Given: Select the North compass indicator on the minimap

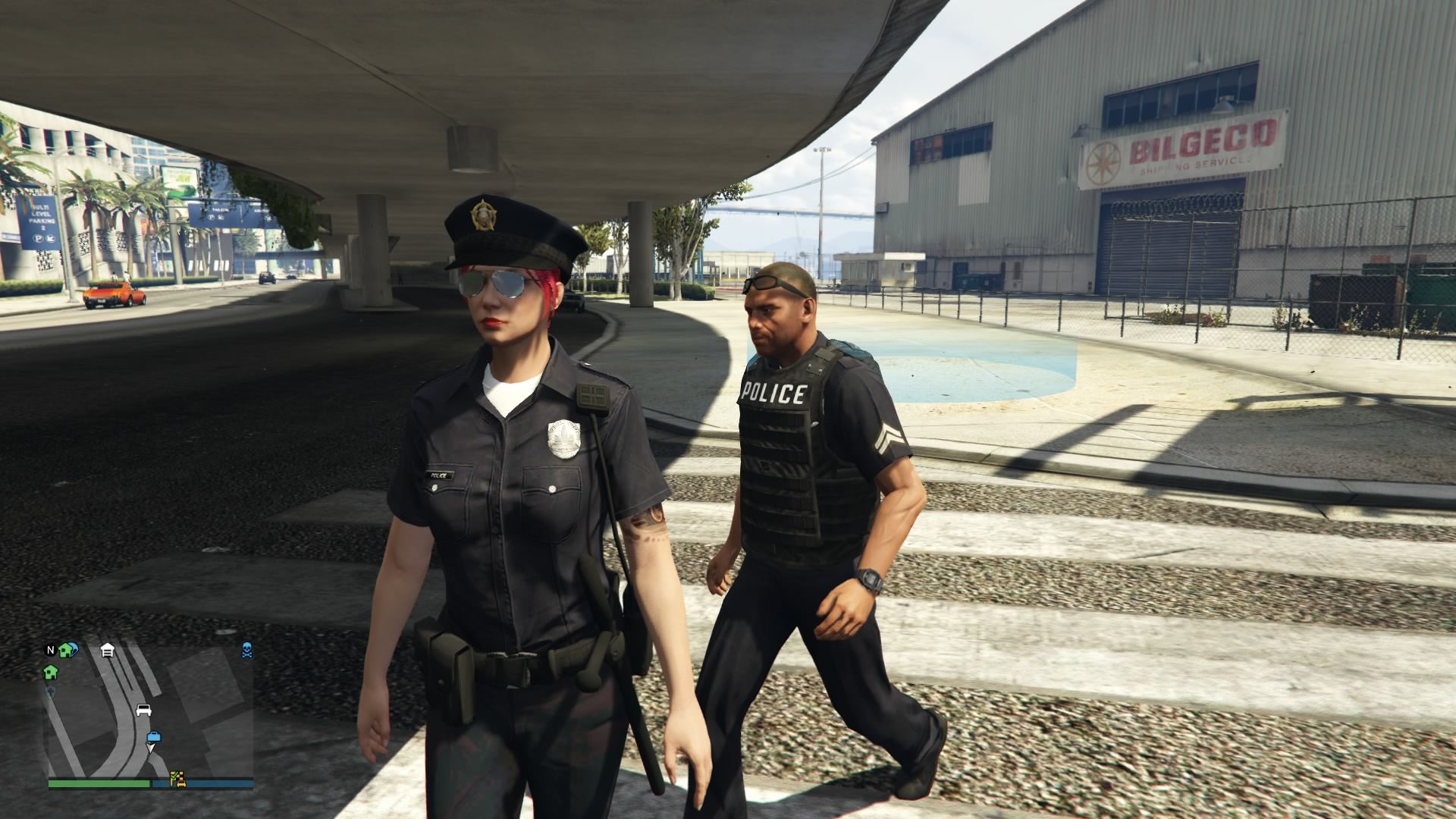Looking at the screenshot, I should [x=50, y=650].
